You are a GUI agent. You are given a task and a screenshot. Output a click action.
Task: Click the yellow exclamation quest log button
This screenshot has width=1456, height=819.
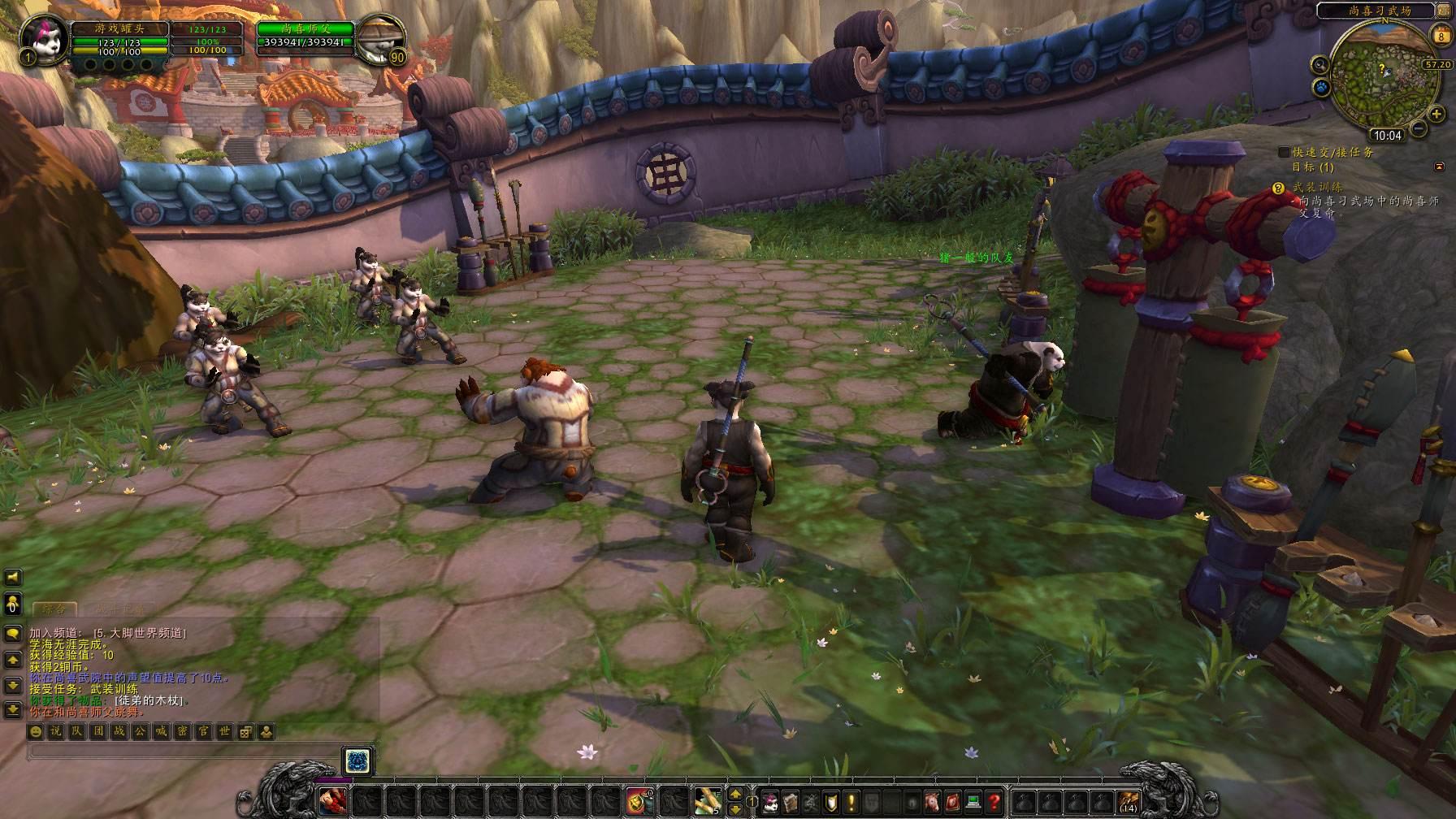tap(850, 801)
